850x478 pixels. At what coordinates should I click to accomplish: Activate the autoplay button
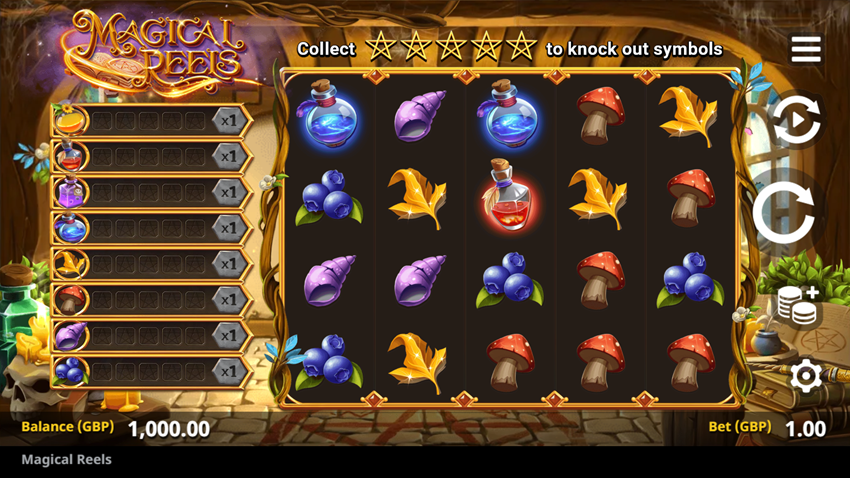[796, 121]
